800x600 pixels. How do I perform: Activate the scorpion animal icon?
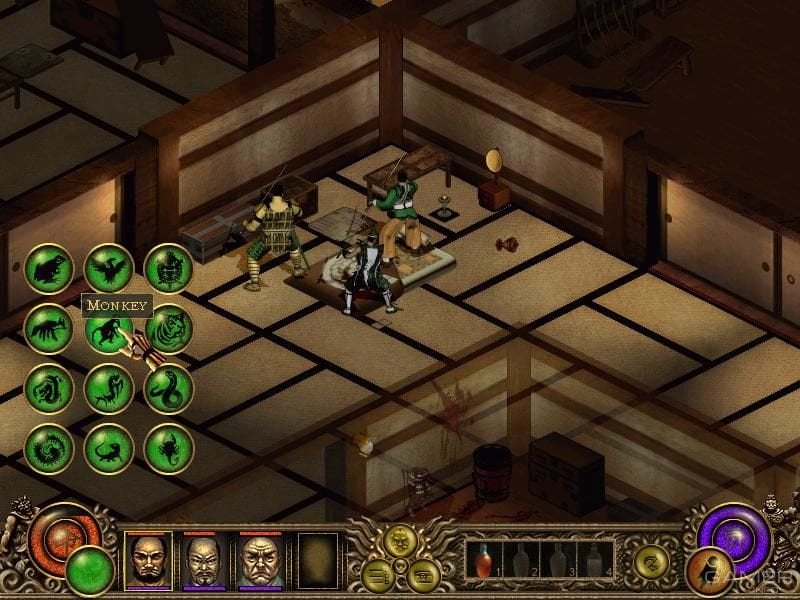click(x=168, y=449)
